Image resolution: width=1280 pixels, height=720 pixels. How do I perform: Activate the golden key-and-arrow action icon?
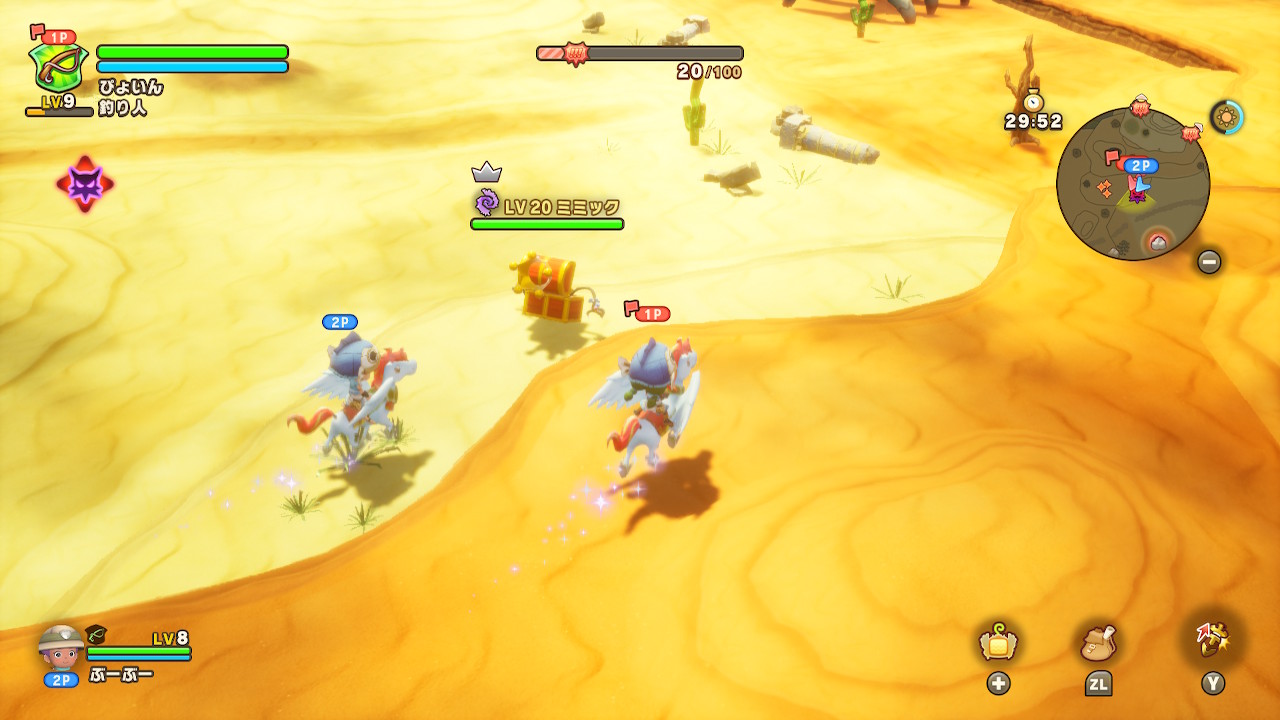click(x=1212, y=637)
